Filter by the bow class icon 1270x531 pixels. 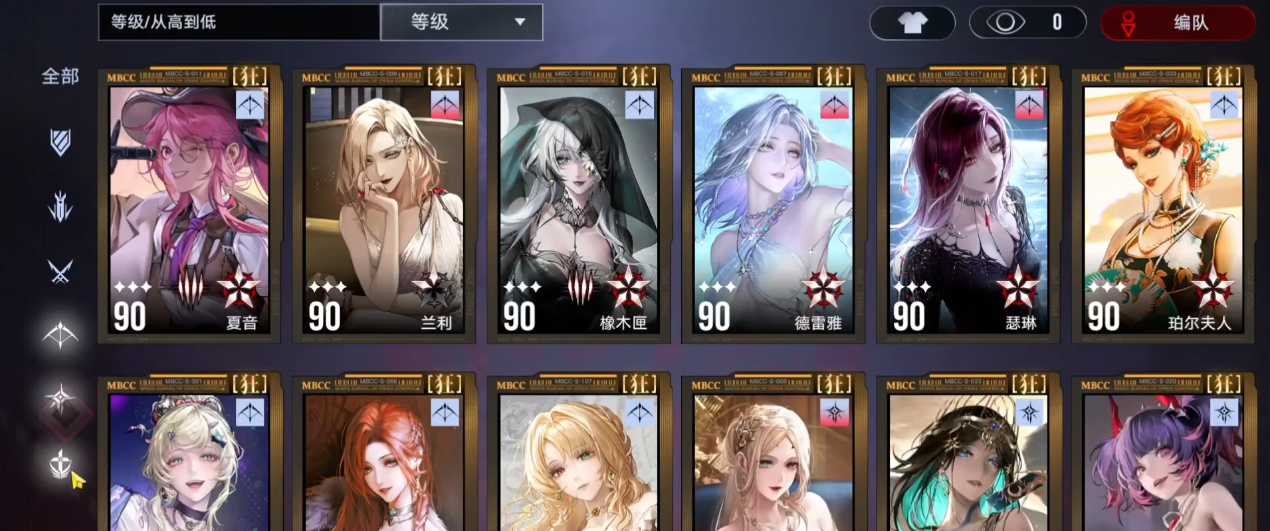60,335
